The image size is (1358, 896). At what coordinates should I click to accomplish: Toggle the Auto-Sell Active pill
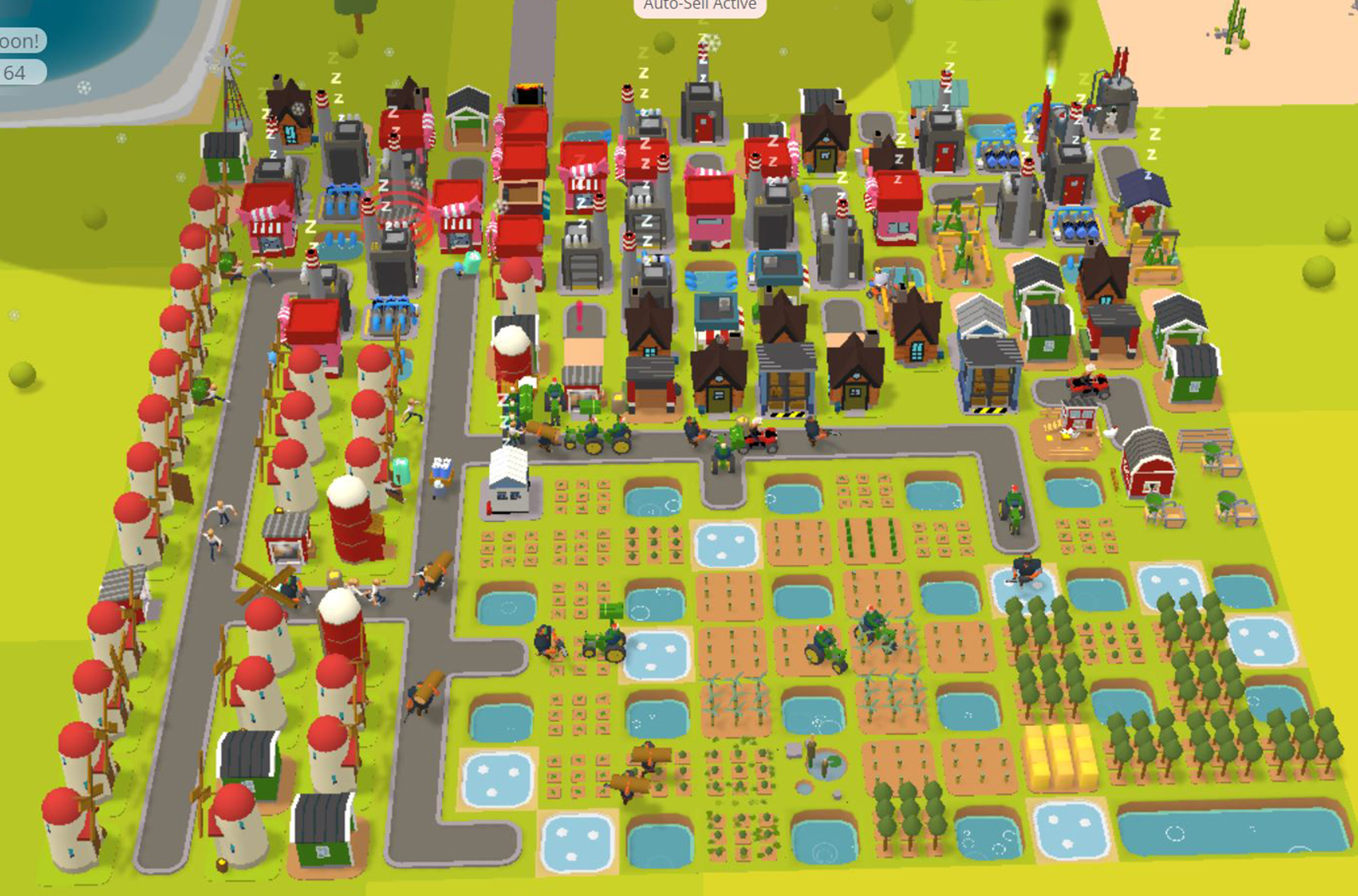click(699, 6)
